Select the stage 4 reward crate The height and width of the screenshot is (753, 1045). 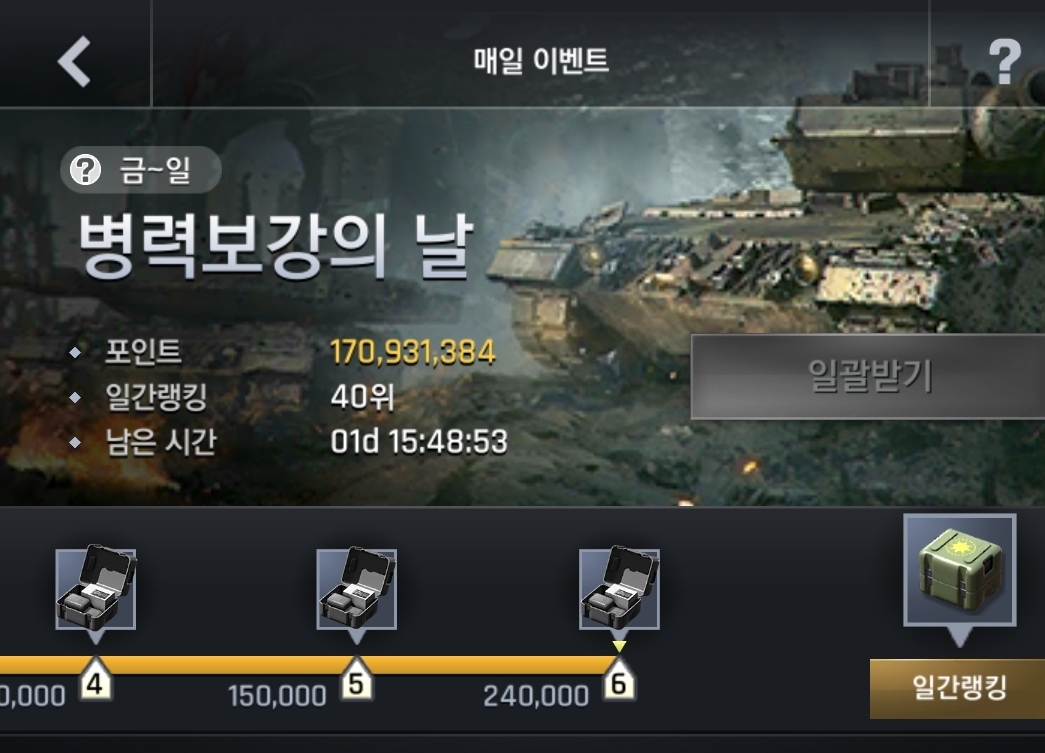click(95, 590)
